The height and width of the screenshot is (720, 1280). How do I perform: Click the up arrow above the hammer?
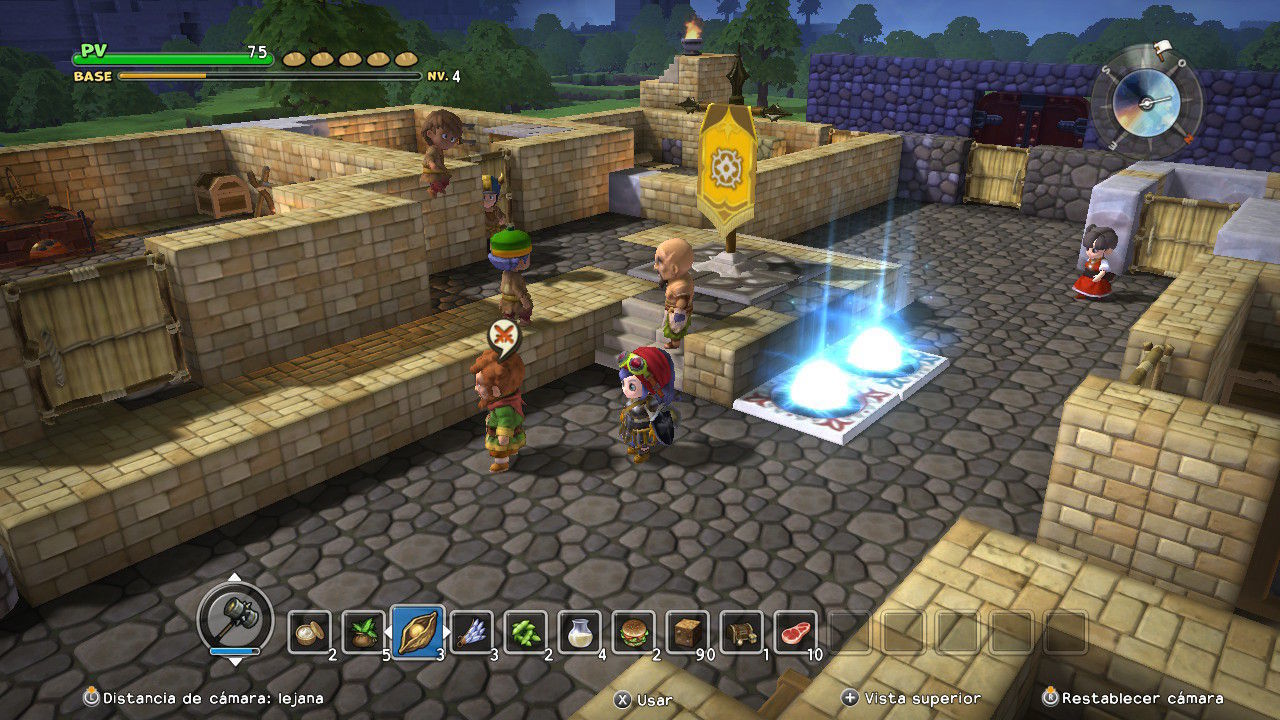pos(234,578)
